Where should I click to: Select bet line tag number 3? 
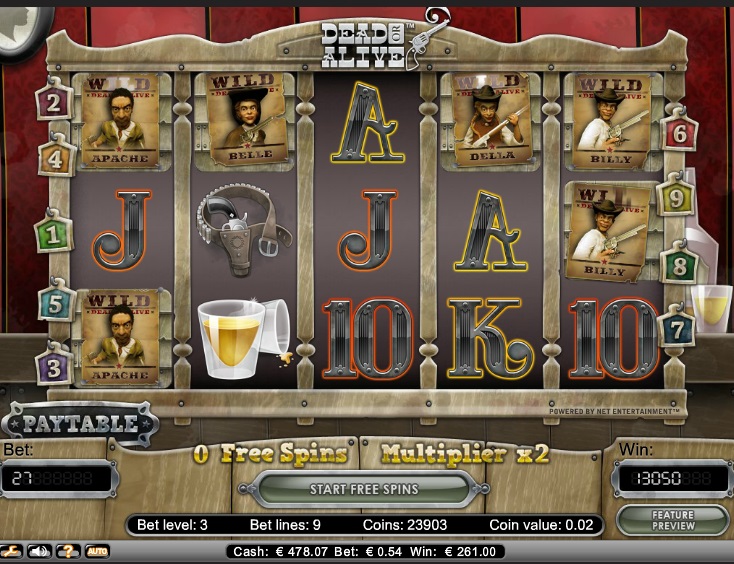point(53,365)
